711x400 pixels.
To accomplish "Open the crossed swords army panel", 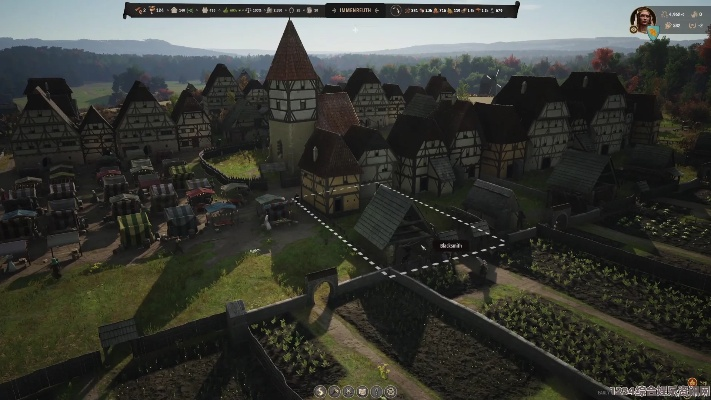I will [x=349, y=391].
